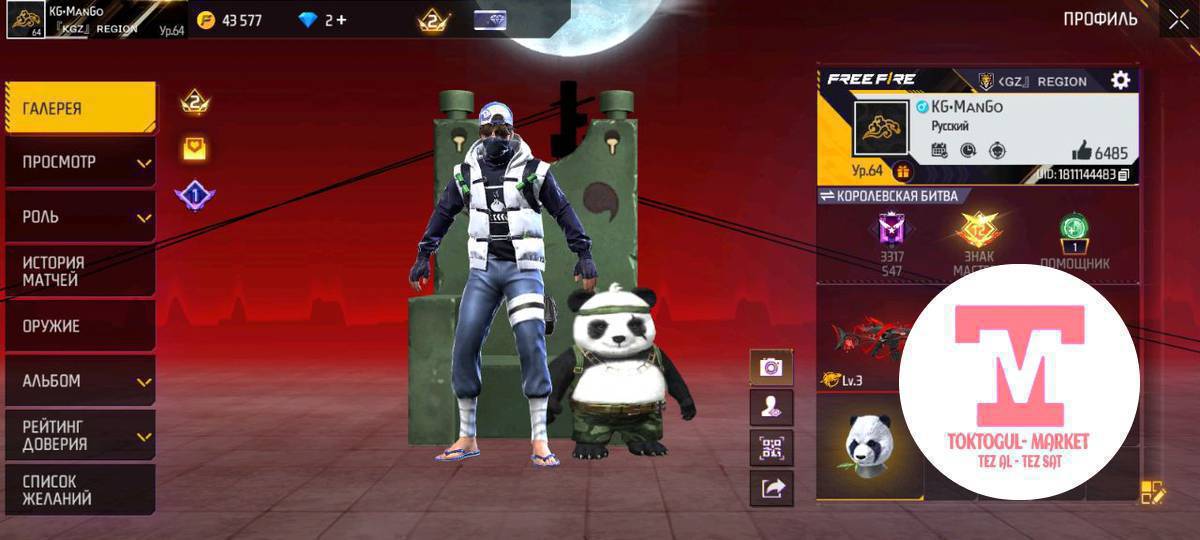
Task: Click the QR code button
Action: coord(771,448)
